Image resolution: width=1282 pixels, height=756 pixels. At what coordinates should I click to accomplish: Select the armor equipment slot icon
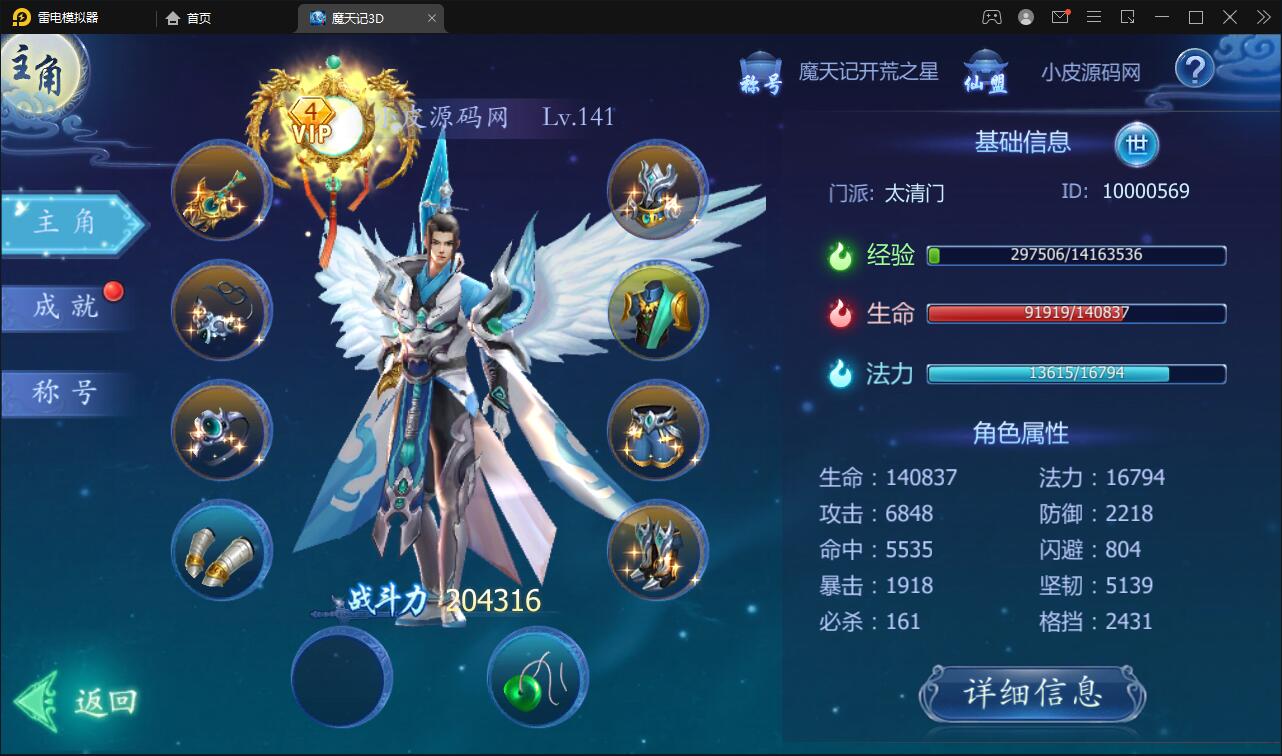[655, 311]
